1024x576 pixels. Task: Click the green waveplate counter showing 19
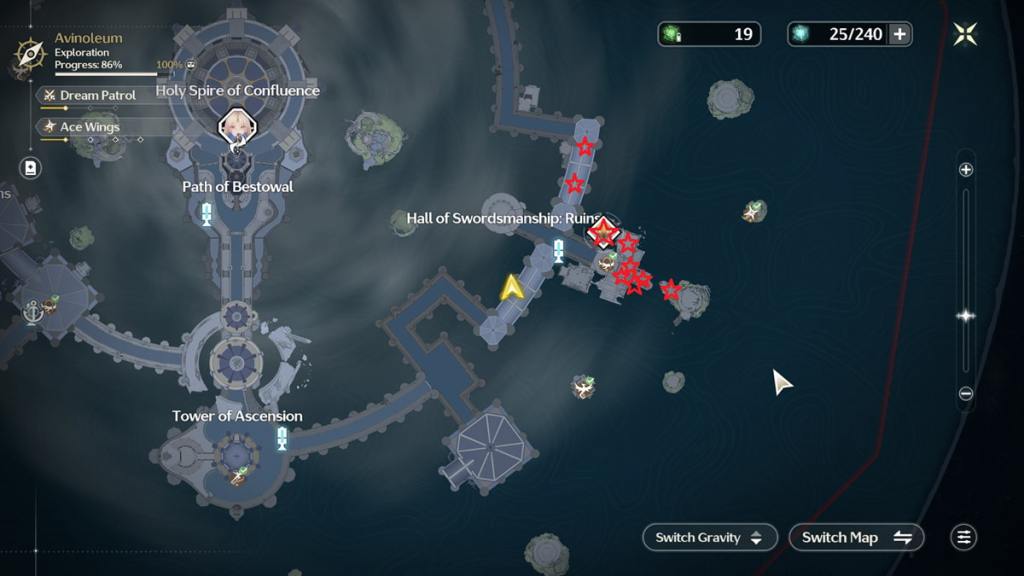pos(709,35)
